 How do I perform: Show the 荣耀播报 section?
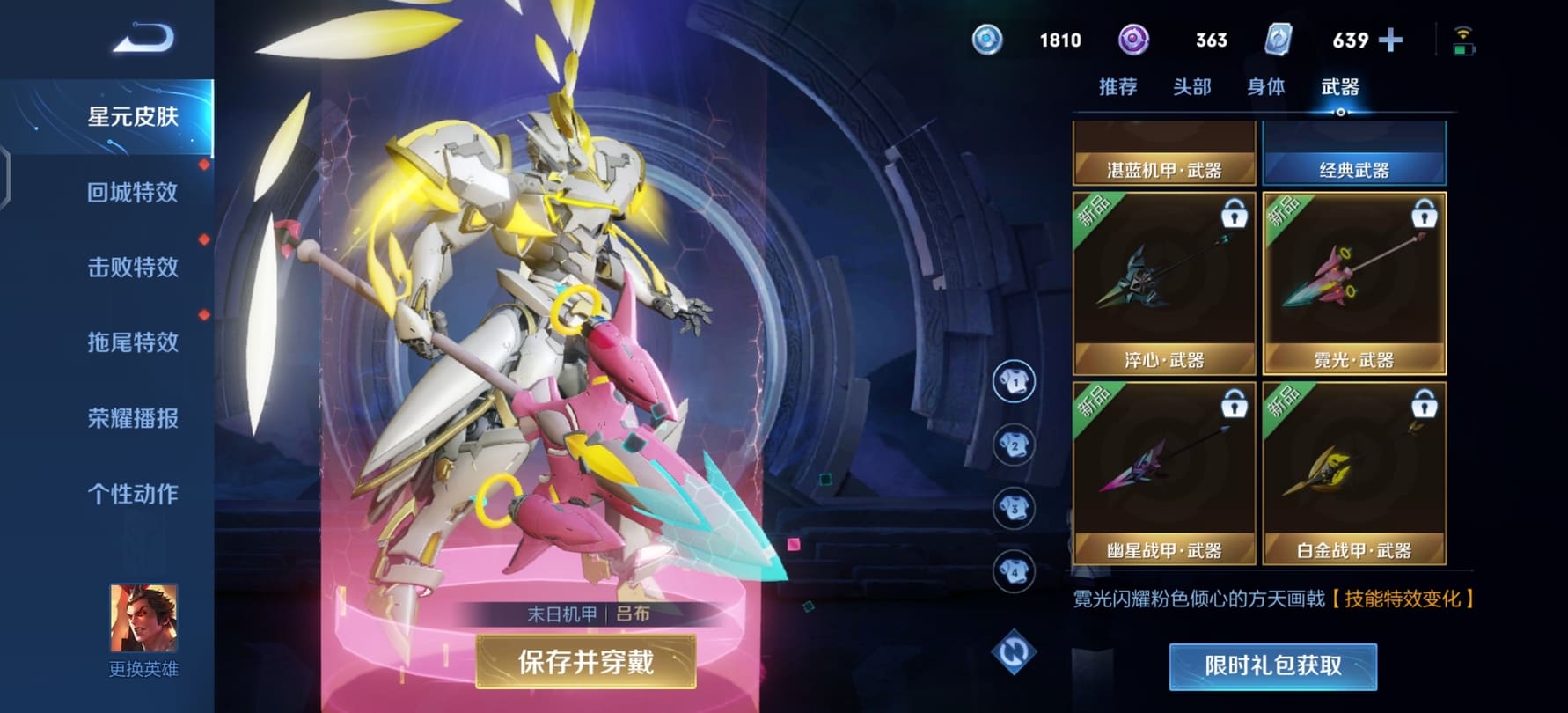tap(132, 418)
